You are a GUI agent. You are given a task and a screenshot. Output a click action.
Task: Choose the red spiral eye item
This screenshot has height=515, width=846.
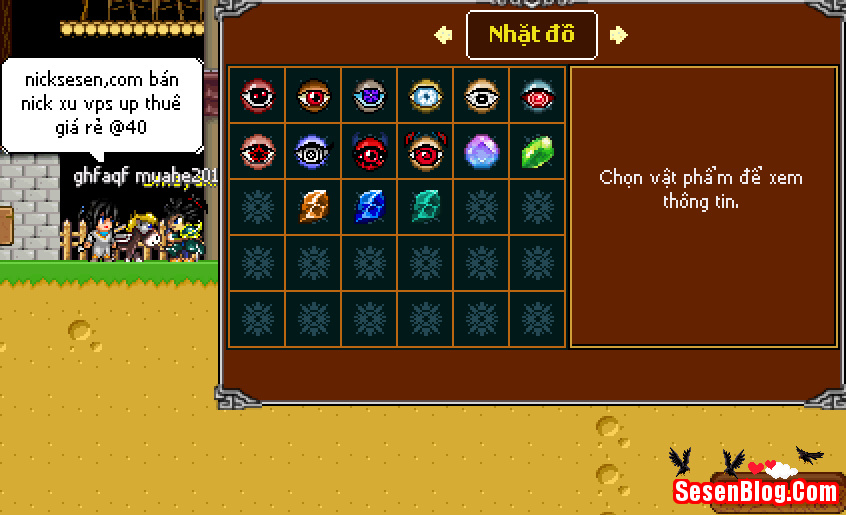(537, 96)
